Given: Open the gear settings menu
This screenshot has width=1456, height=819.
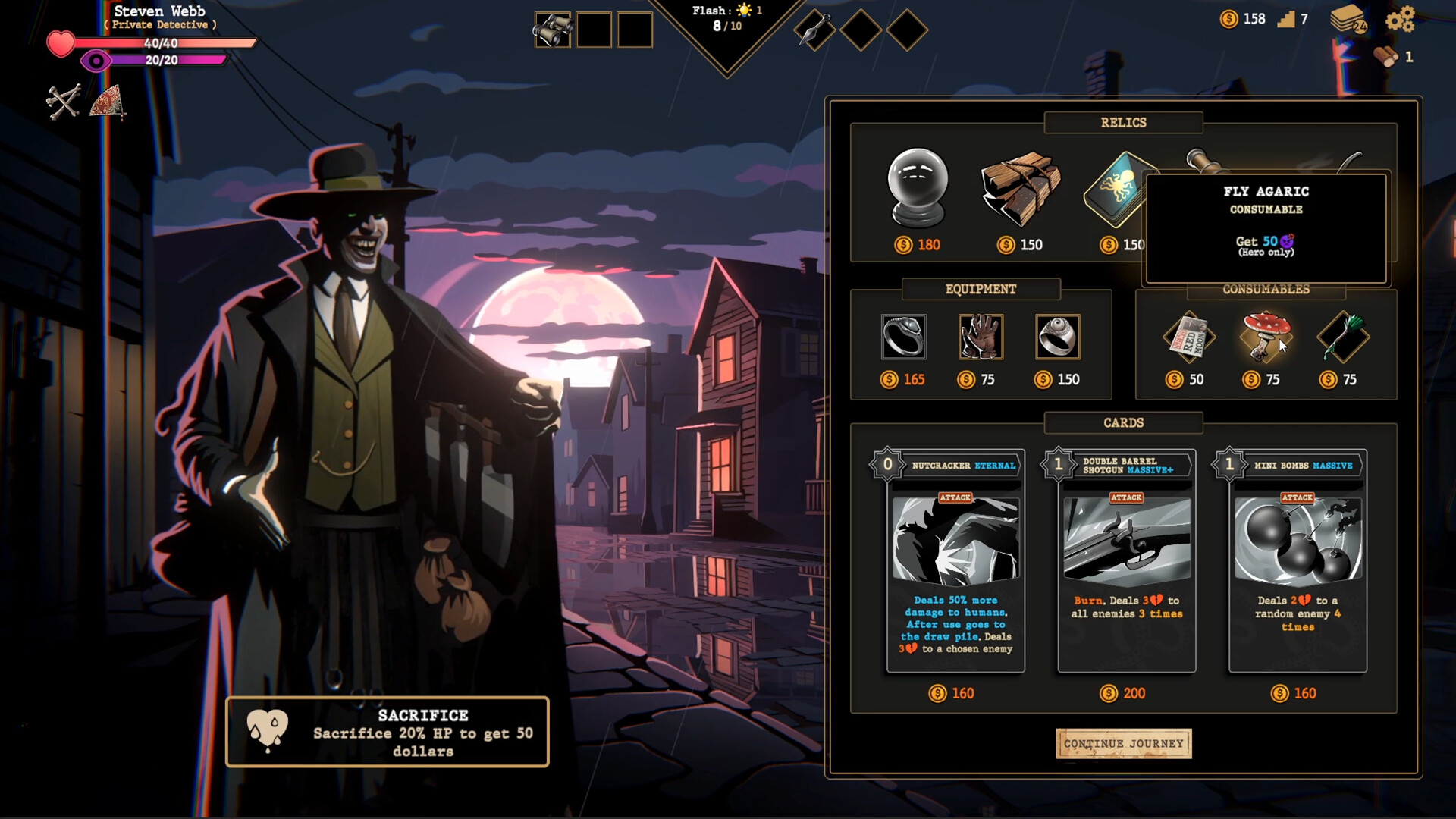Looking at the screenshot, I should coord(1400,19).
